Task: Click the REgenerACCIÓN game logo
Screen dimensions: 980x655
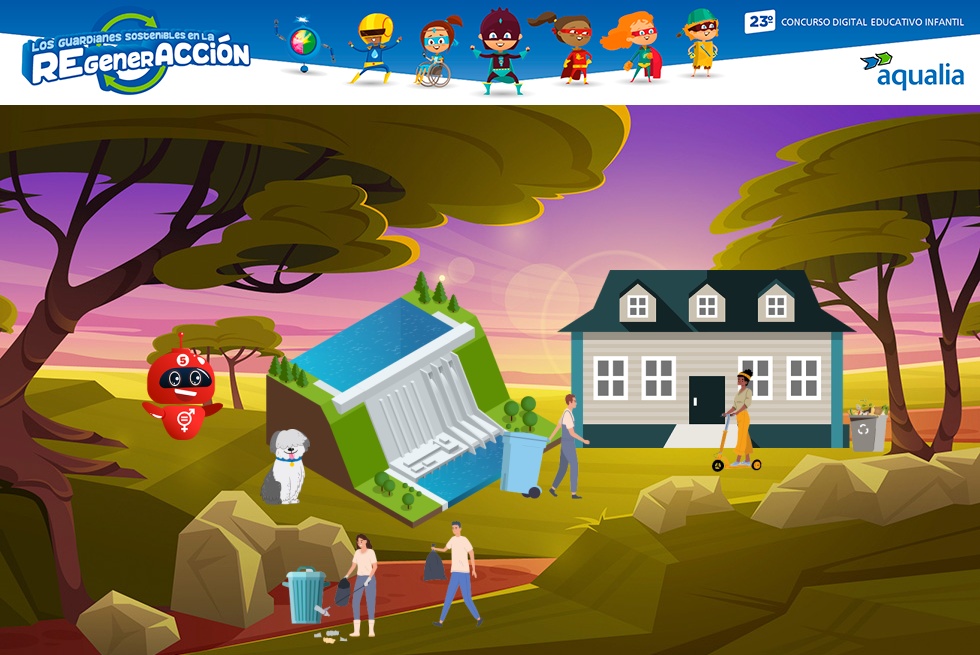Action: point(137,55)
